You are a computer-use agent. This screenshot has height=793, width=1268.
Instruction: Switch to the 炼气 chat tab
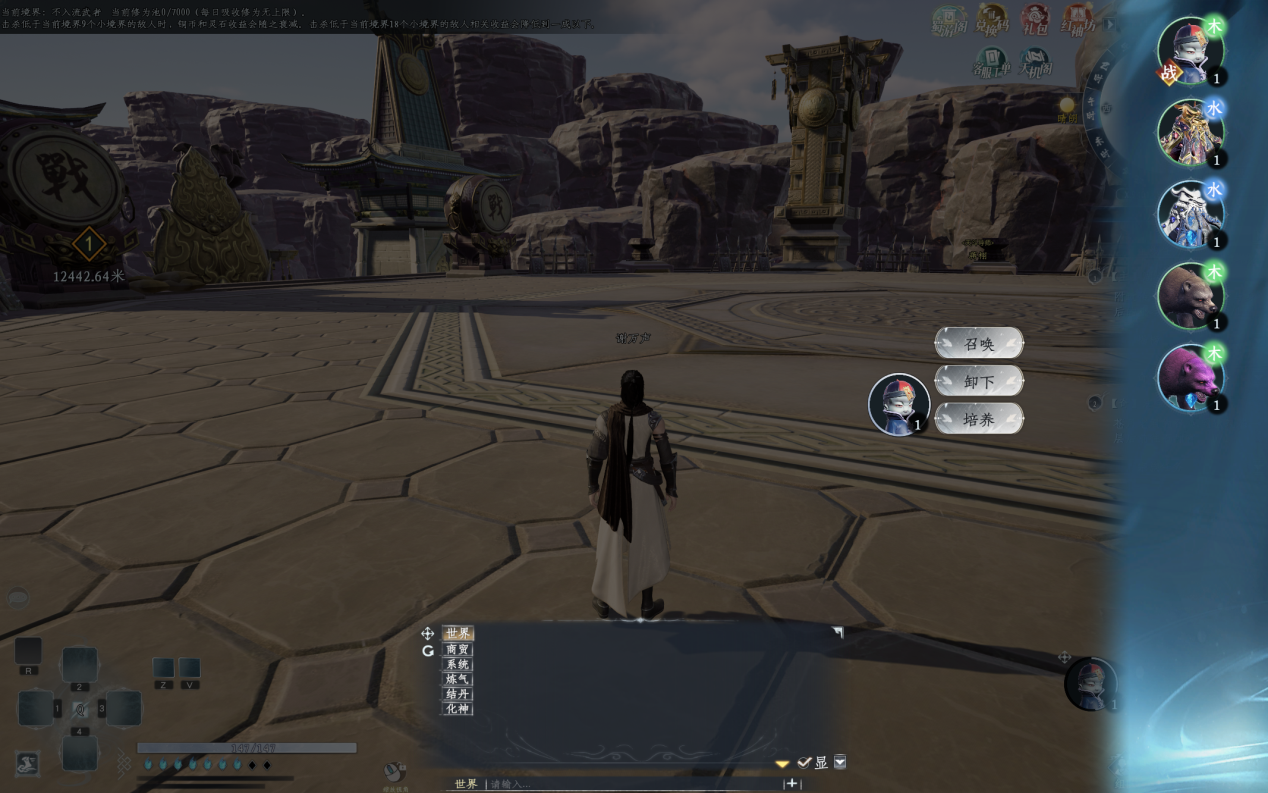tap(458, 679)
